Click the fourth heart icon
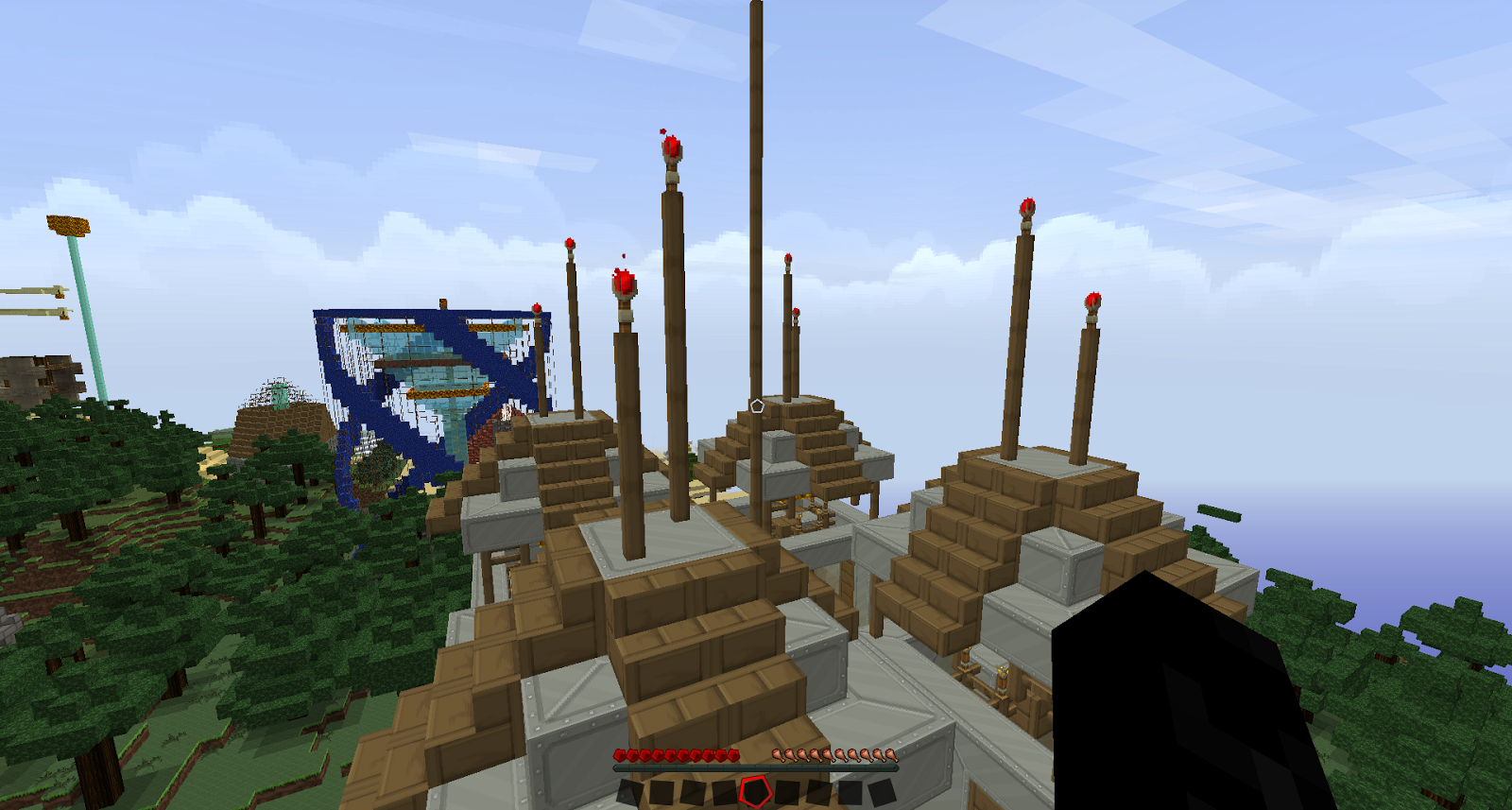 point(660,754)
